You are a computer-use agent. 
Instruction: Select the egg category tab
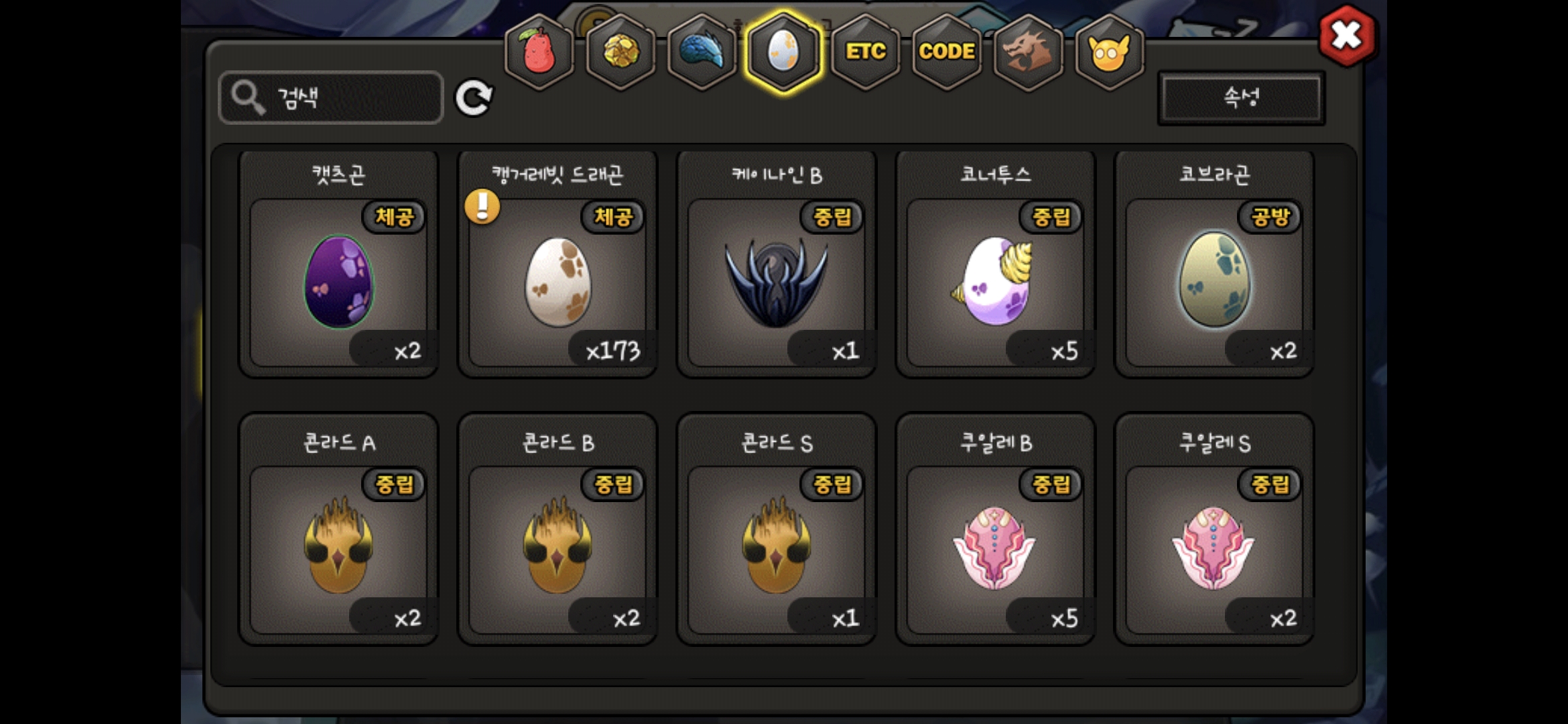tap(783, 52)
